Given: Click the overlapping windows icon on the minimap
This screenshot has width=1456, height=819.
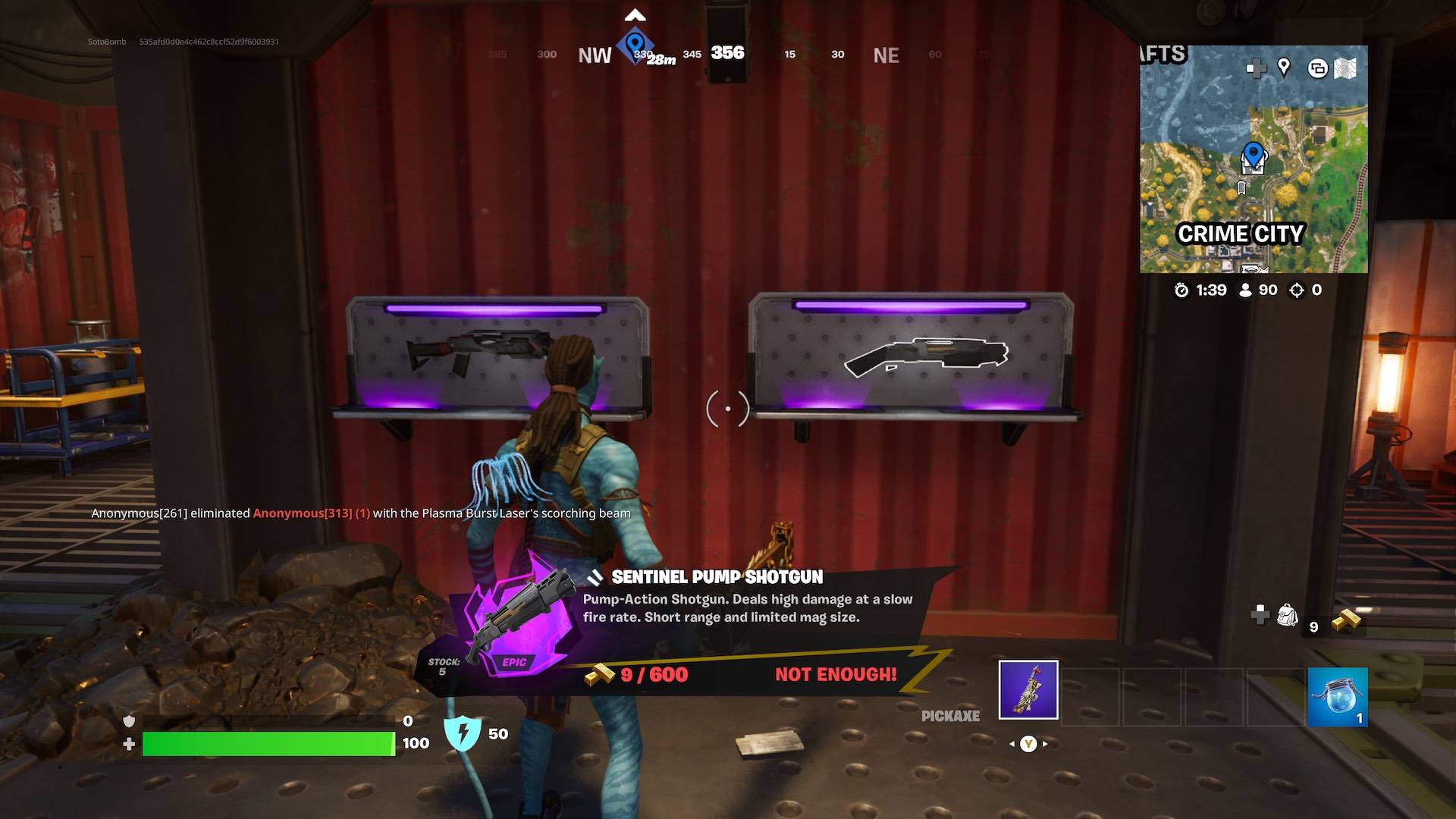Looking at the screenshot, I should coord(1317,68).
